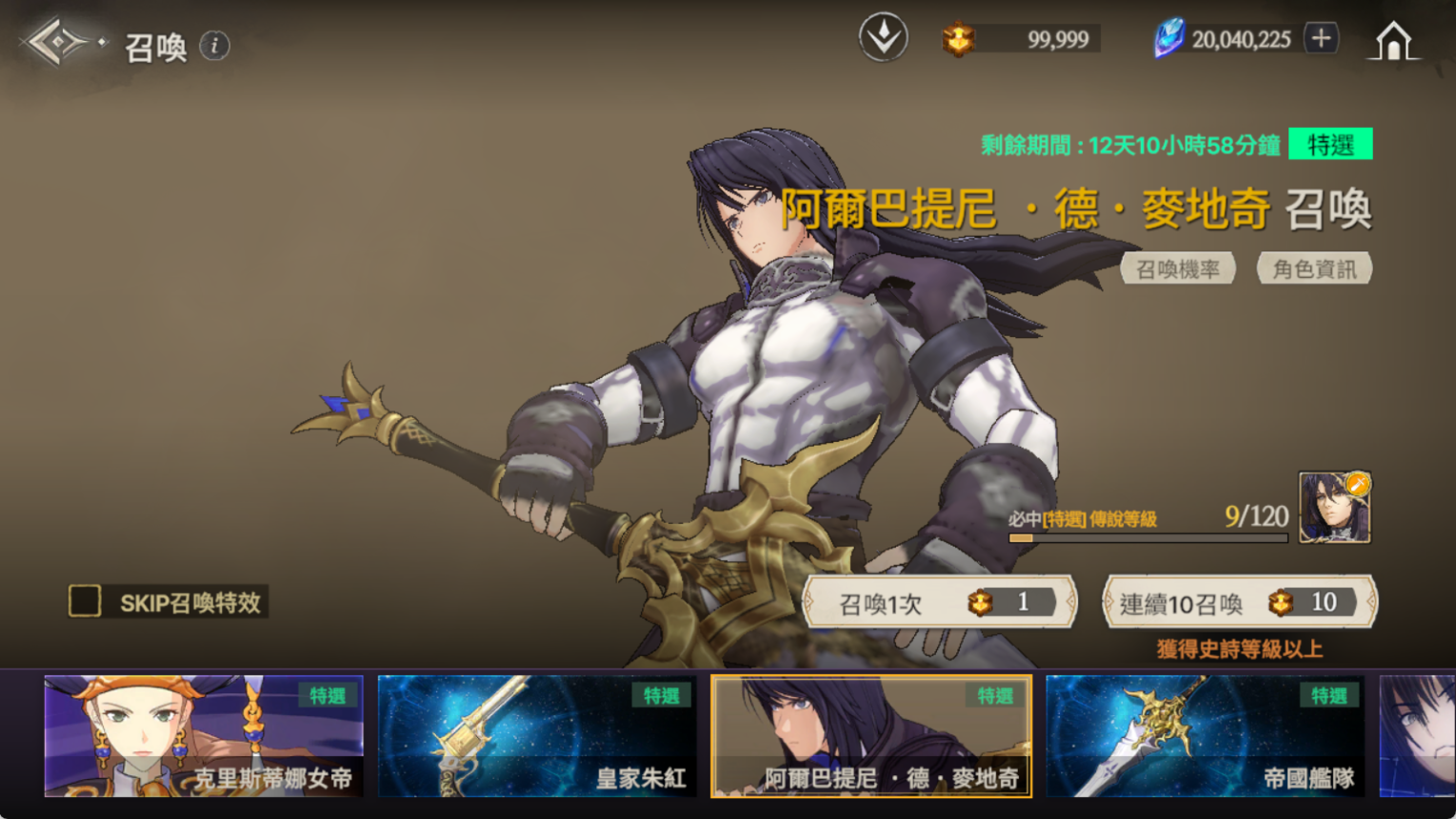Click the guaranteed character portrait icon

1334,508
